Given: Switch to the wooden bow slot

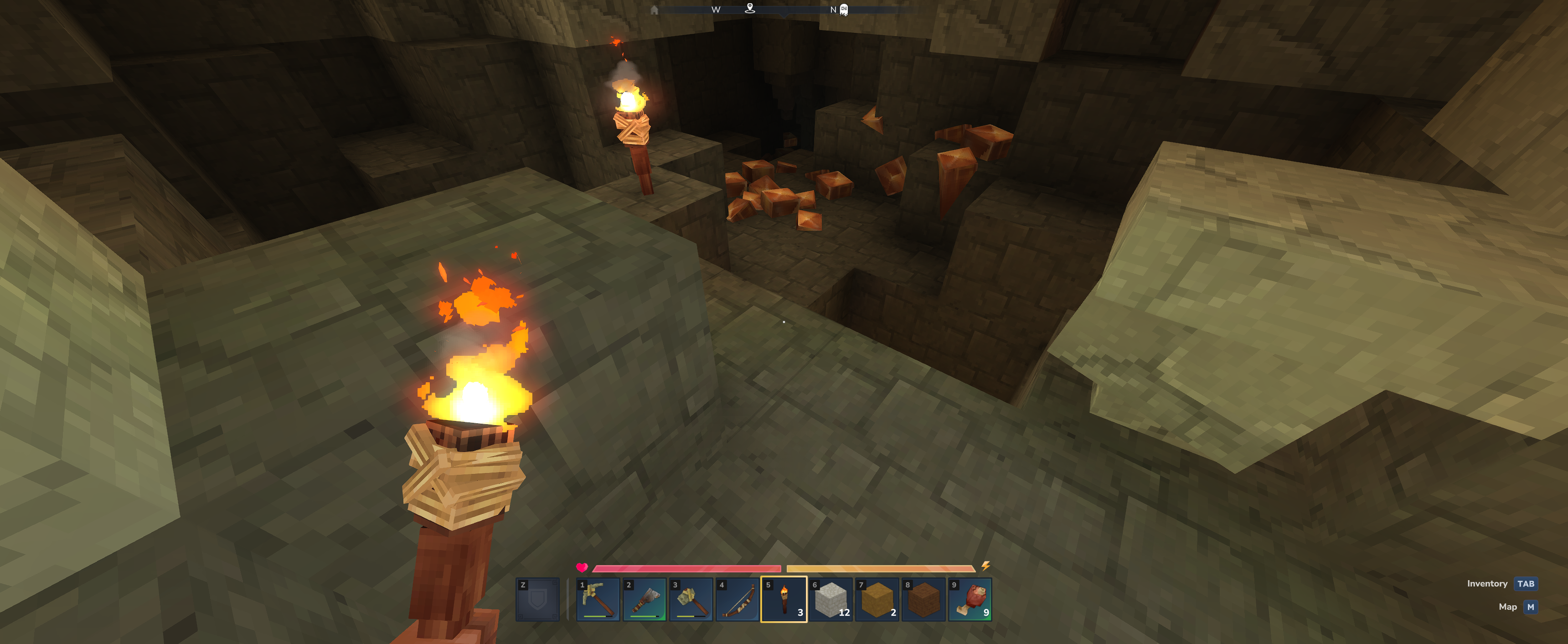Looking at the screenshot, I should coord(737,599).
